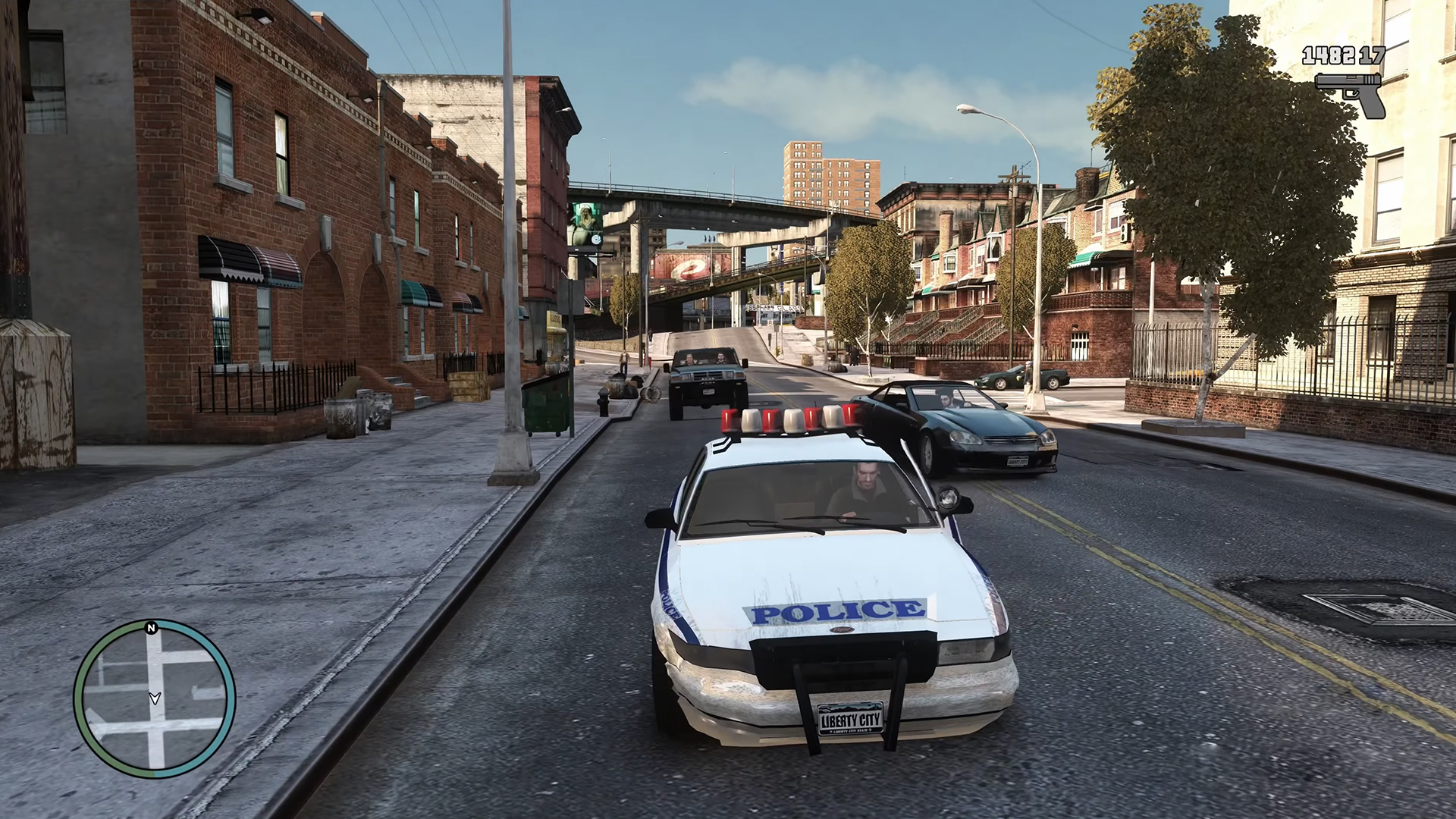Click the player arrow on the minimap

click(155, 698)
